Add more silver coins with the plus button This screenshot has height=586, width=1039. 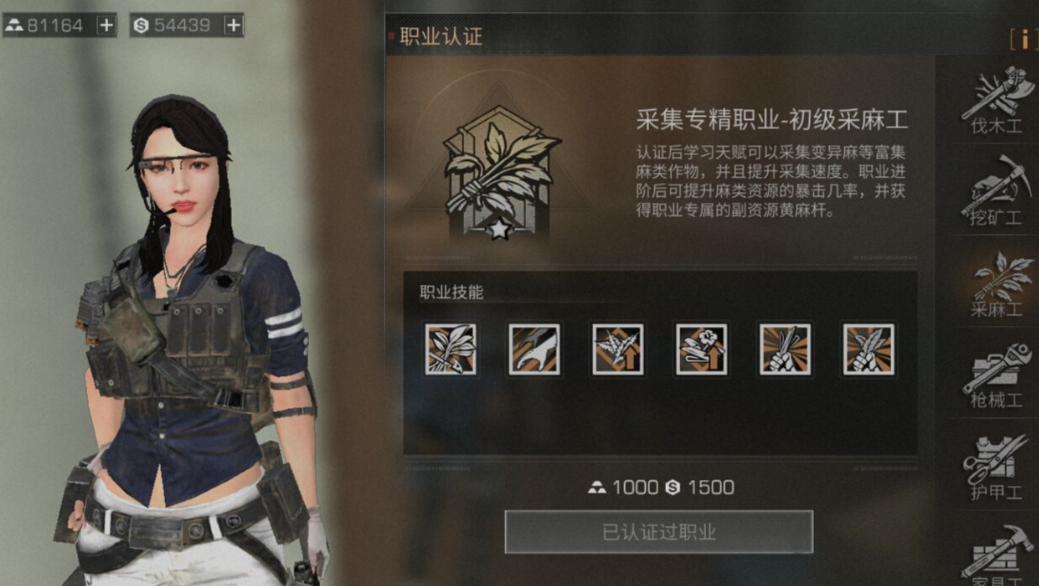233,25
